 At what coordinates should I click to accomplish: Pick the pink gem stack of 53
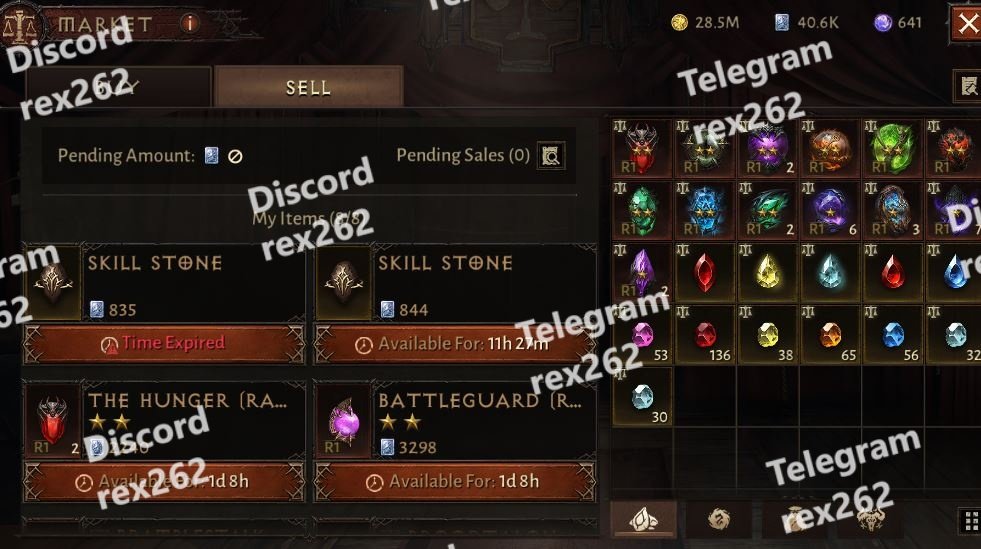(642, 335)
